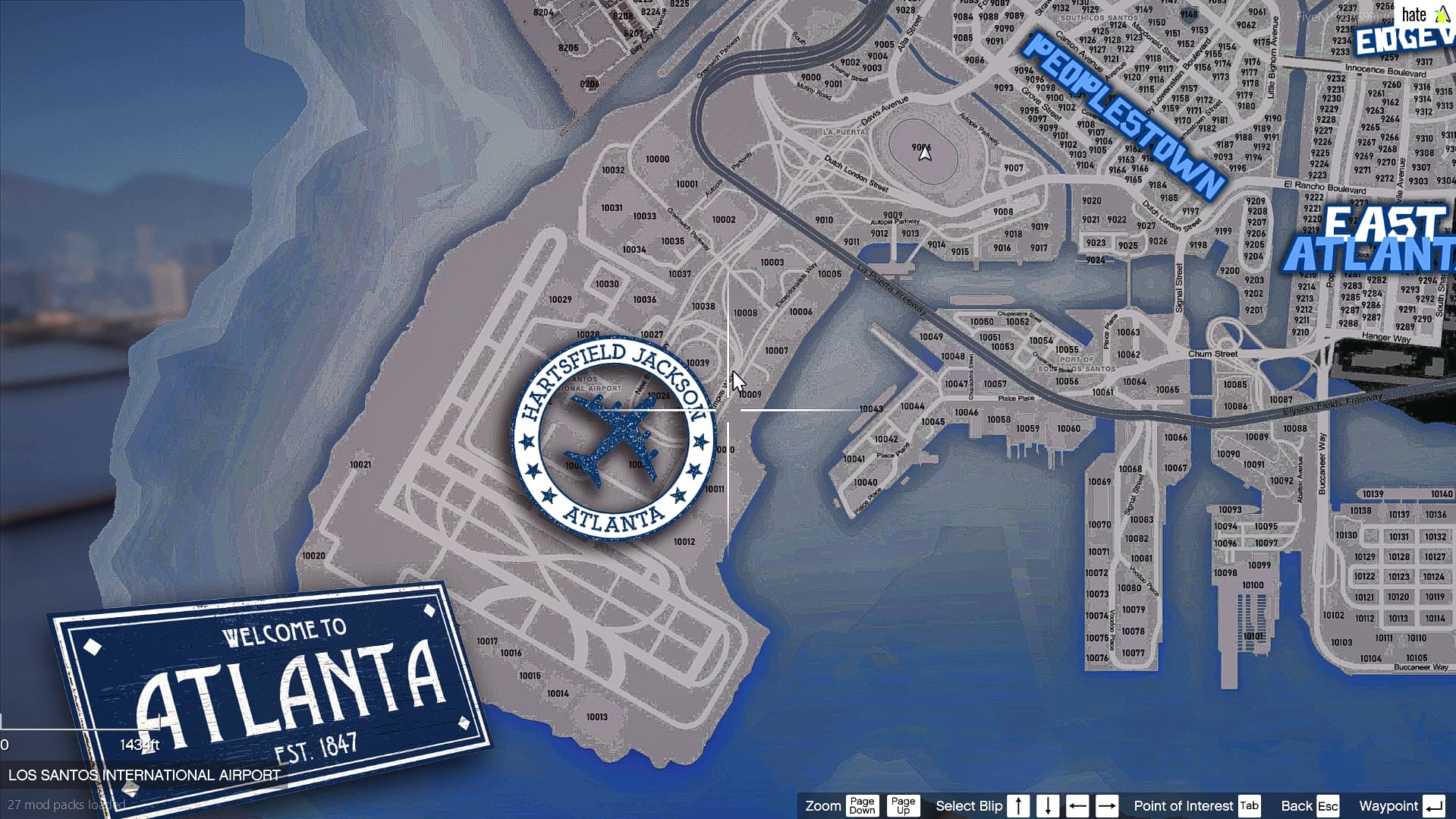
Task: Click the down arrow blip selector key
Action: point(1047,806)
